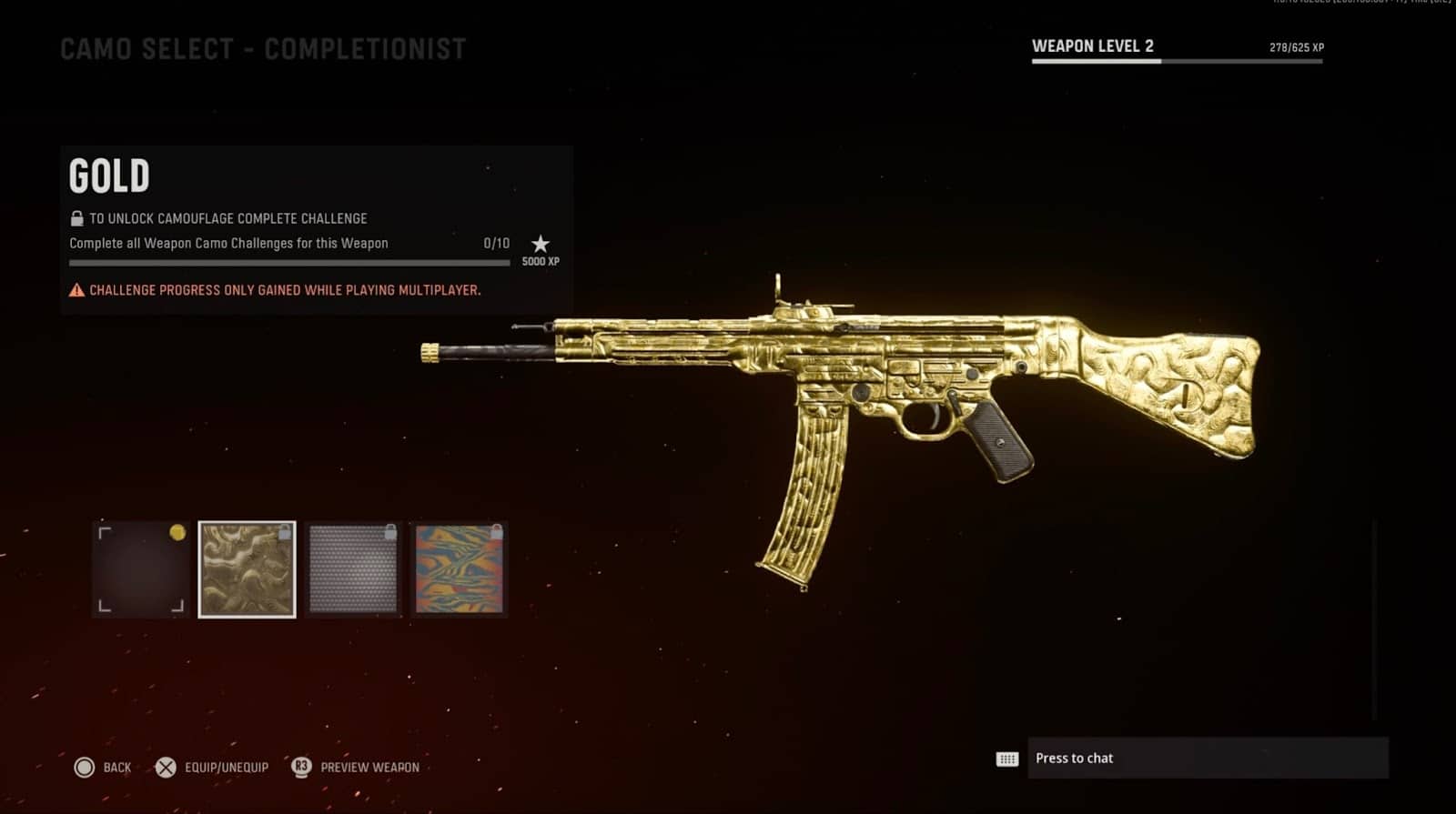Select the empty default camo slot
1456x814 pixels.
pos(141,570)
